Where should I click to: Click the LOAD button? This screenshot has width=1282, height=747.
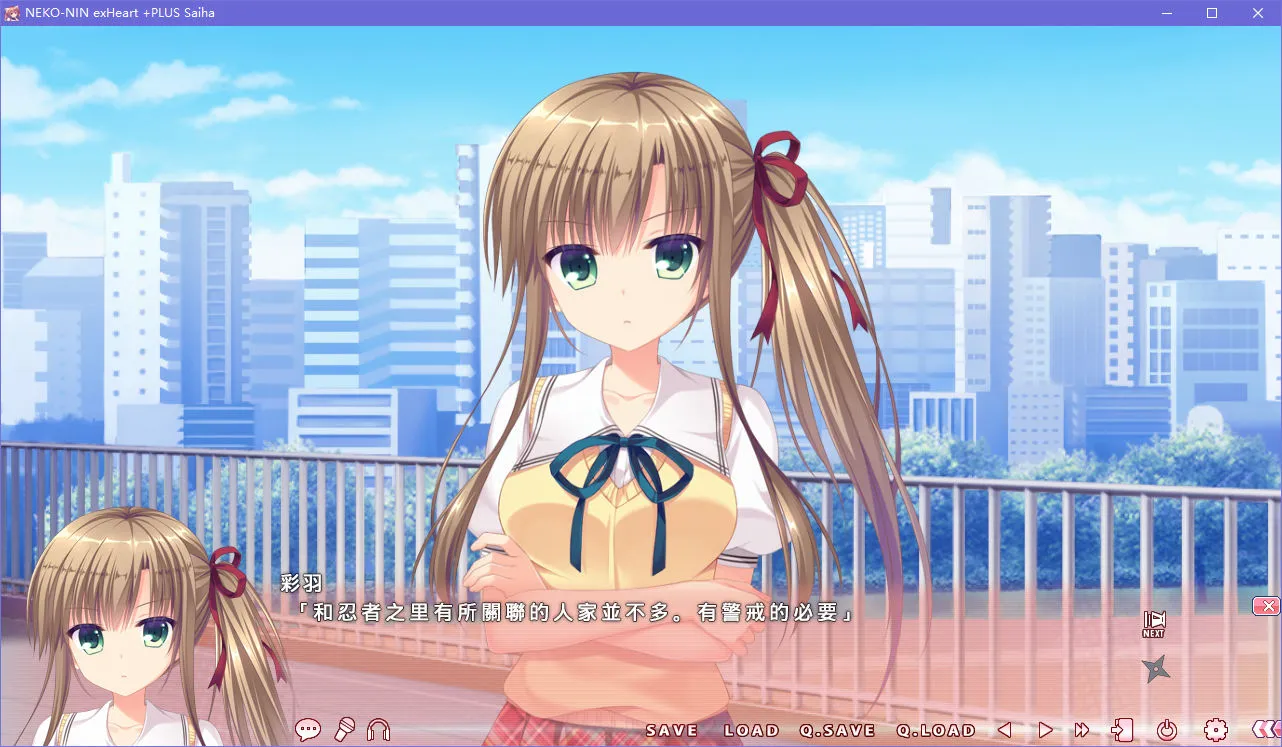pos(753,730)
